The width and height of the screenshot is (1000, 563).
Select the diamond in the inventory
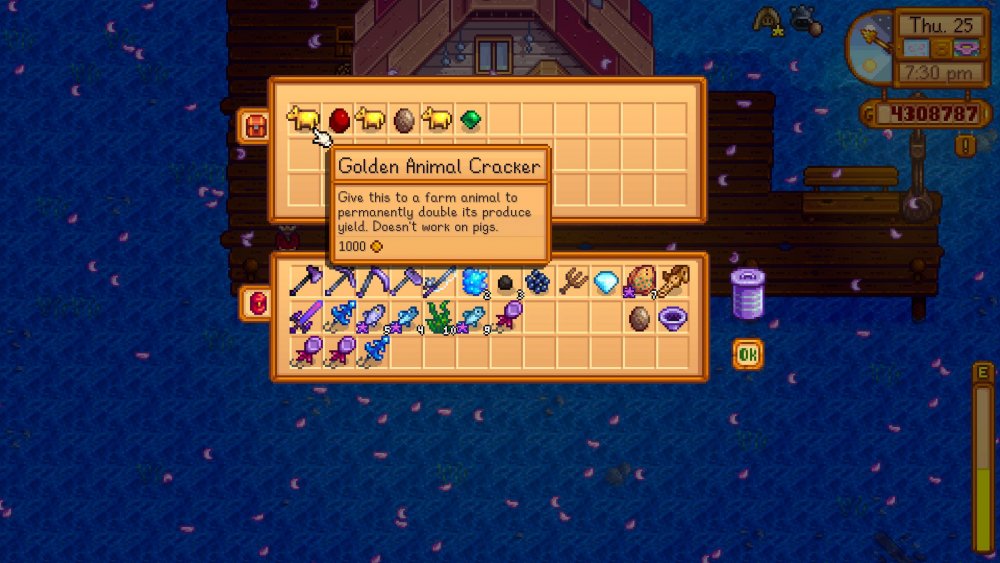pos(606,283)
